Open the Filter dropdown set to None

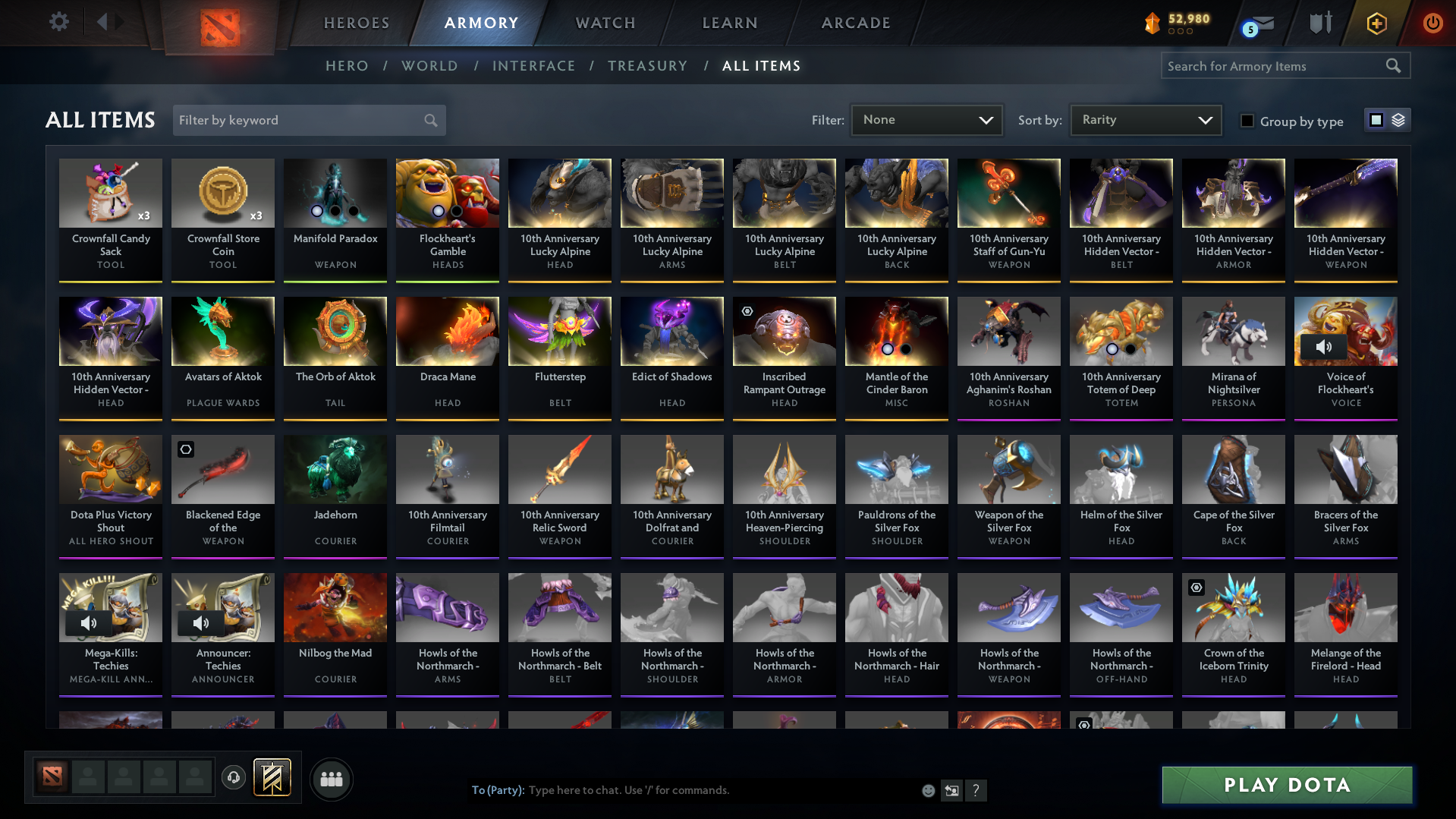(x=926, y=119)
